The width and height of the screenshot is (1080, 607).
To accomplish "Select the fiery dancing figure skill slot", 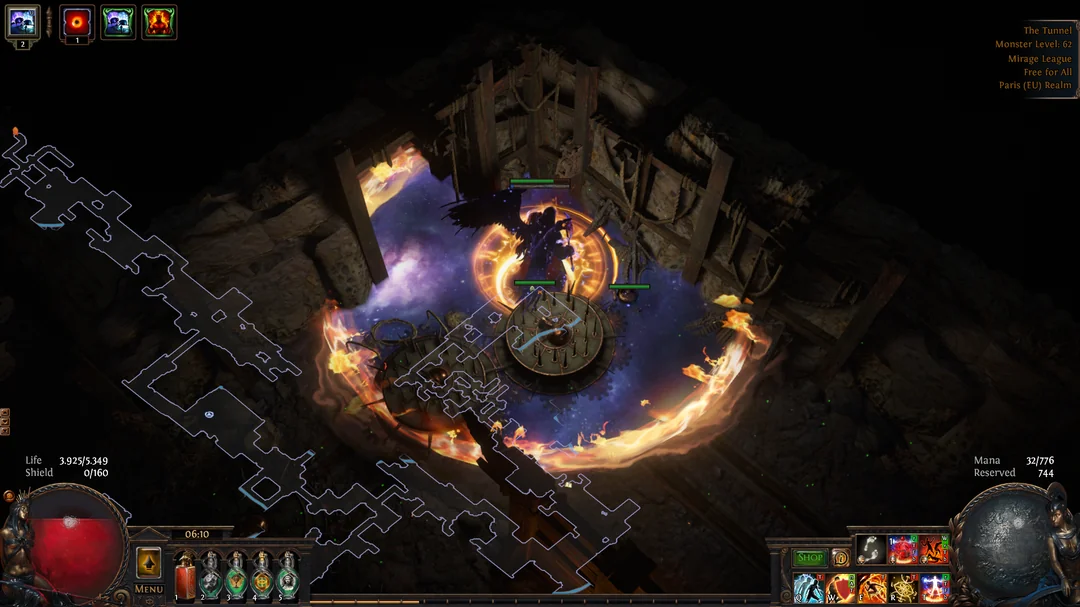I will click(934, 550).
